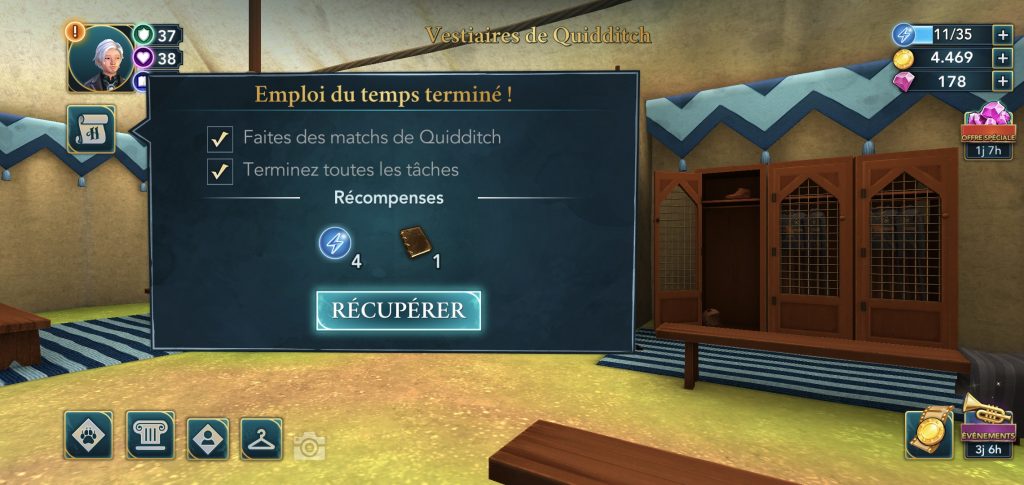Open the player character portrait

[100, 57]
